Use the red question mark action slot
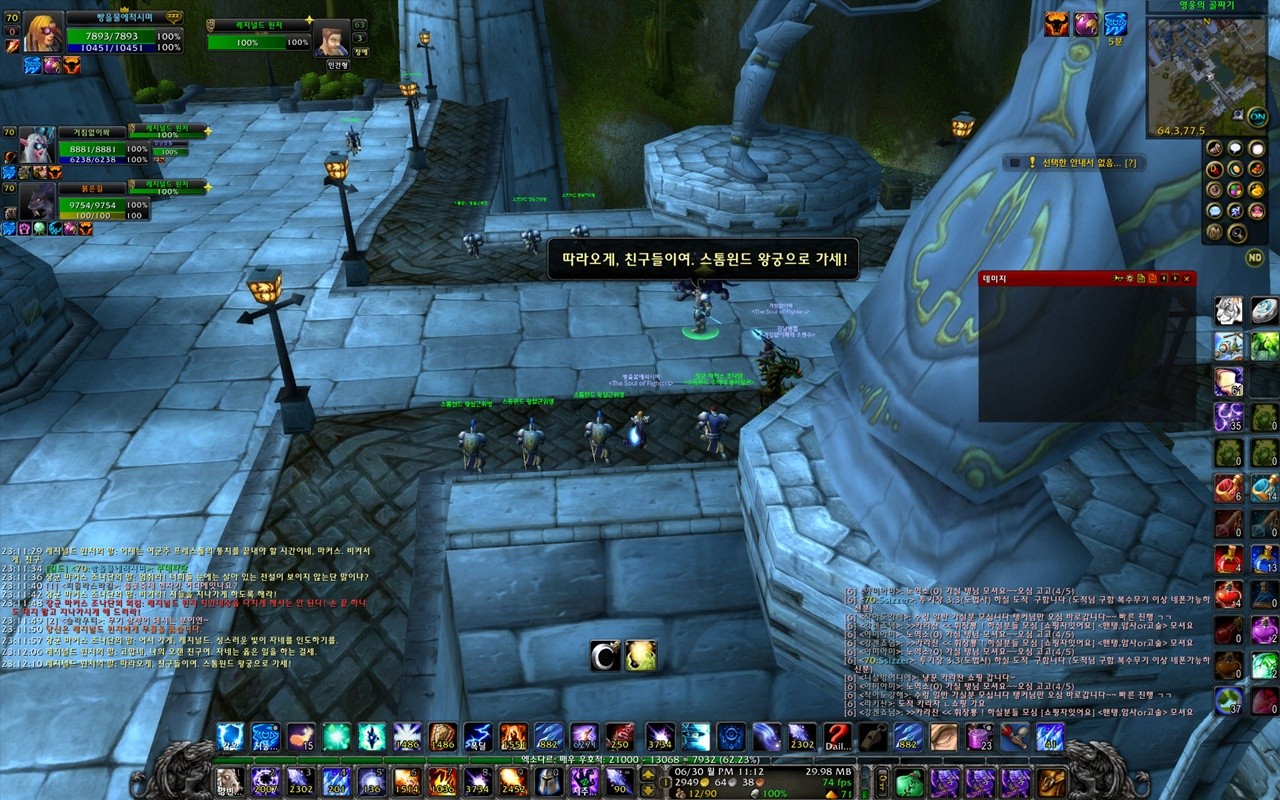The image size is (1280, 800). [x=837, y=737]
